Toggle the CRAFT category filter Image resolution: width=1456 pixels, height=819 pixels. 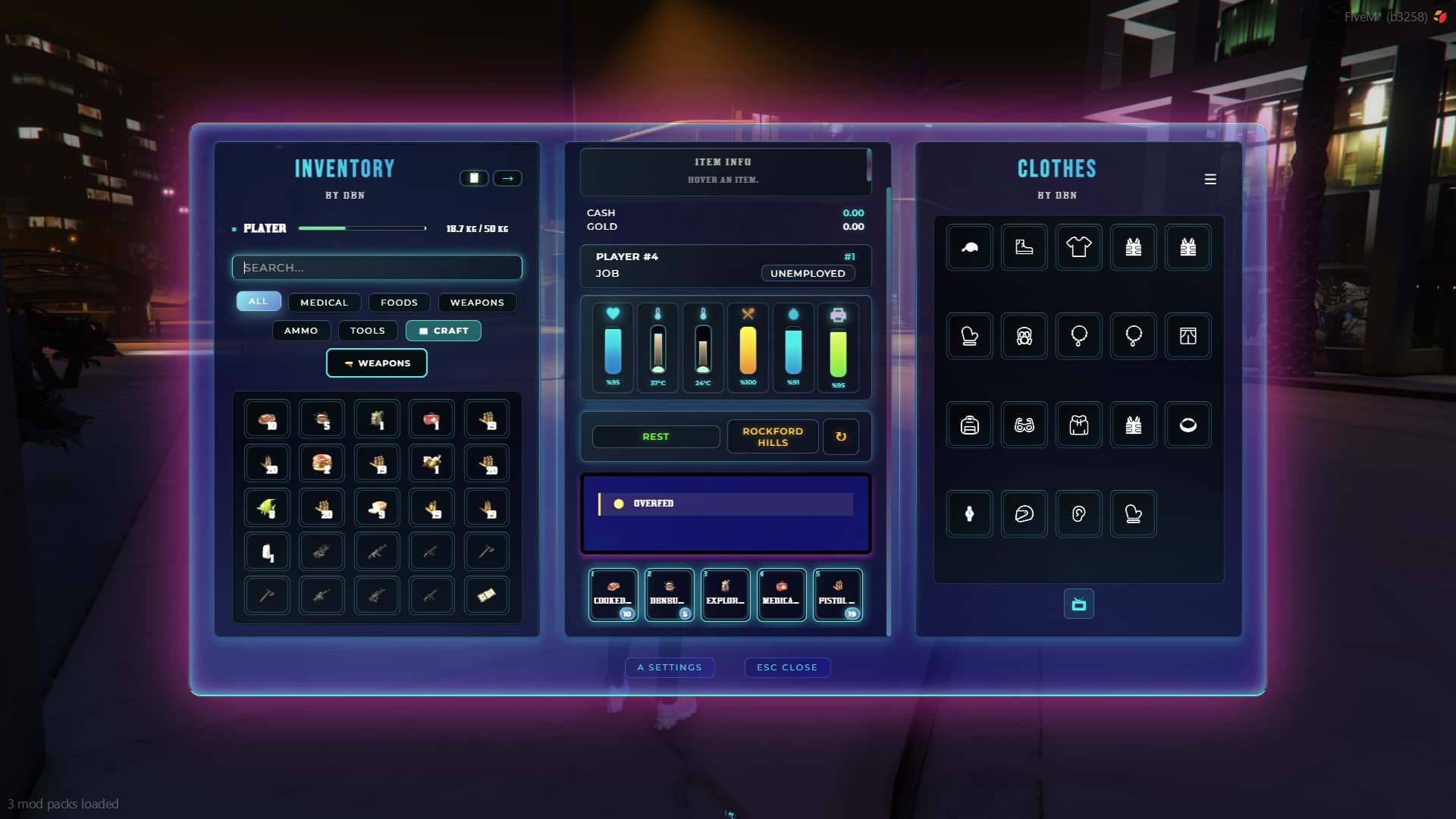(x=443, y=331)
